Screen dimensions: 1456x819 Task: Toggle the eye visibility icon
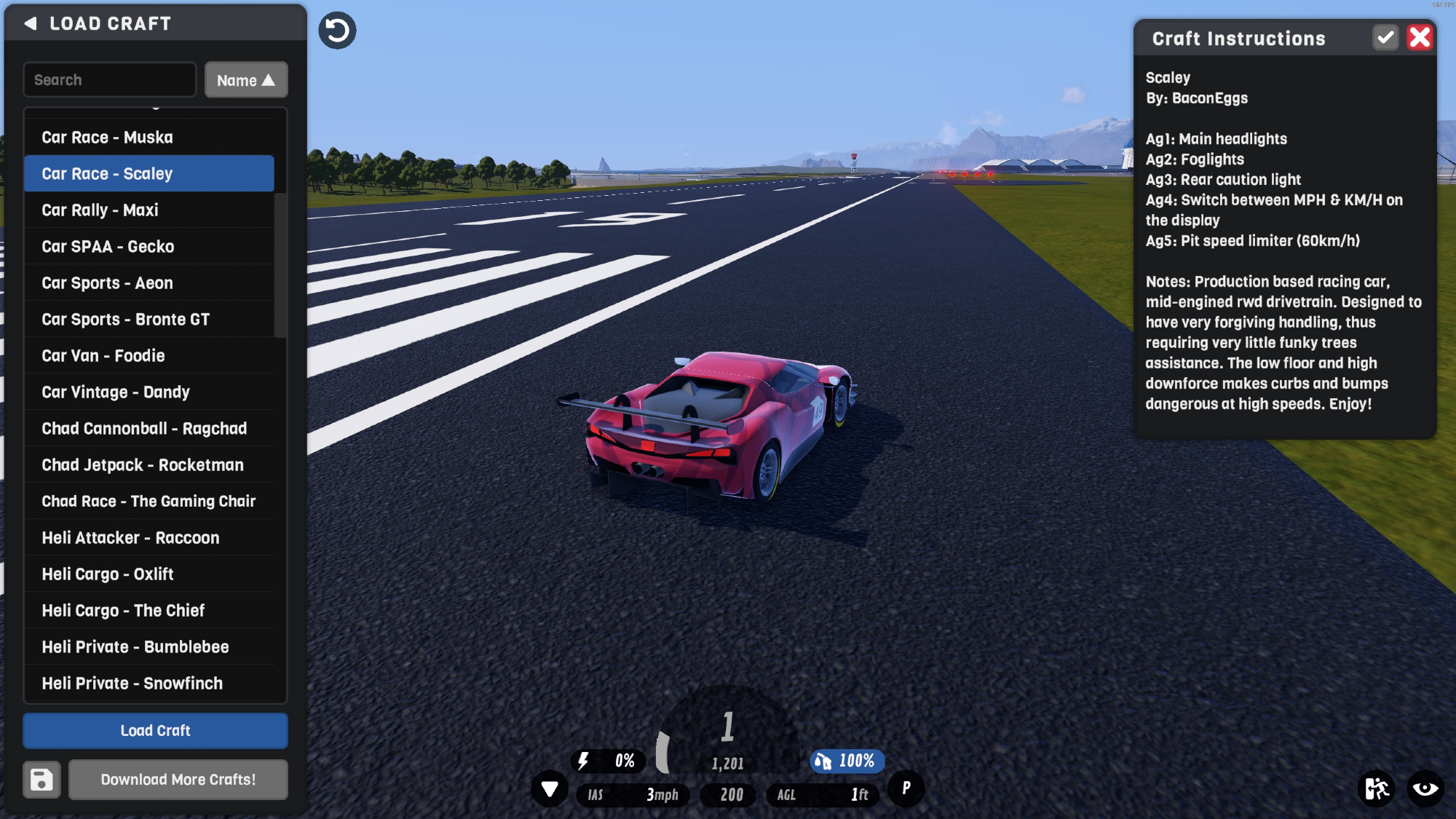[1425, 788]
